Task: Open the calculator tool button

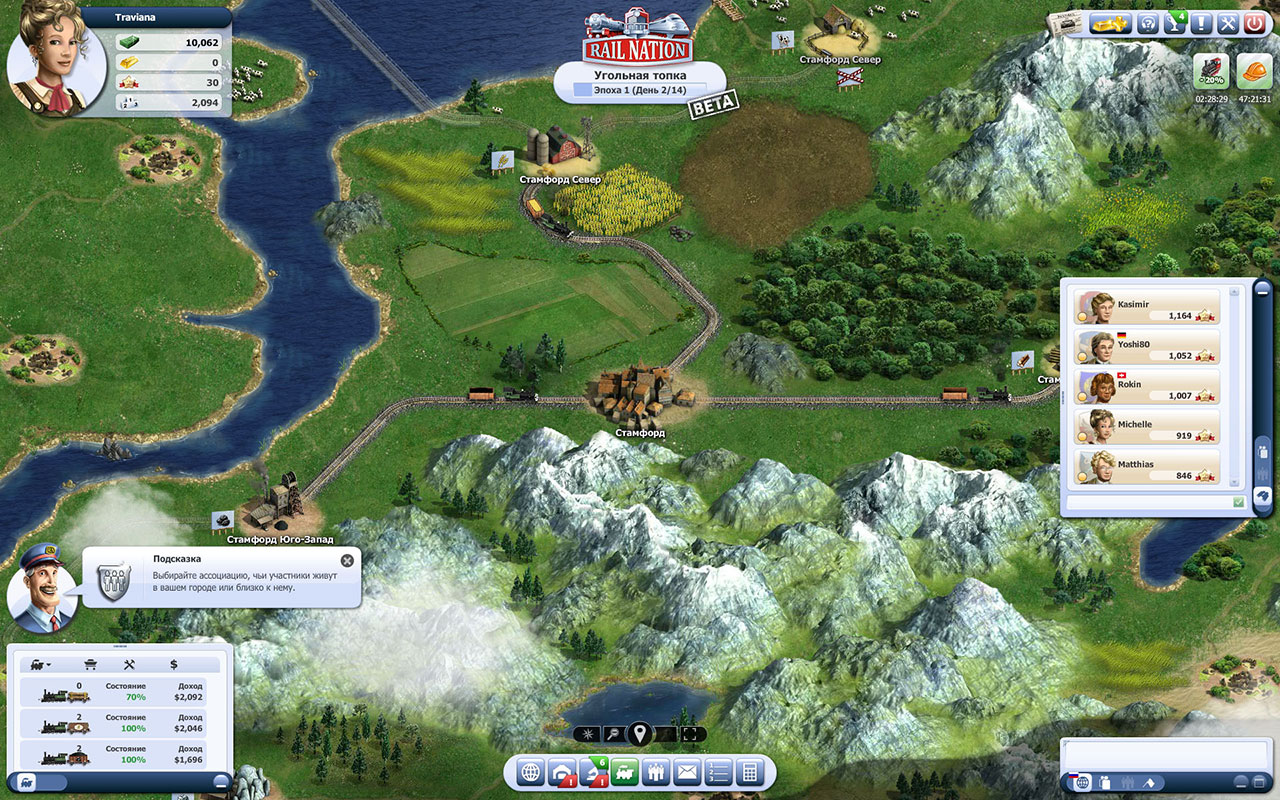Action: (x=749, y=772)
